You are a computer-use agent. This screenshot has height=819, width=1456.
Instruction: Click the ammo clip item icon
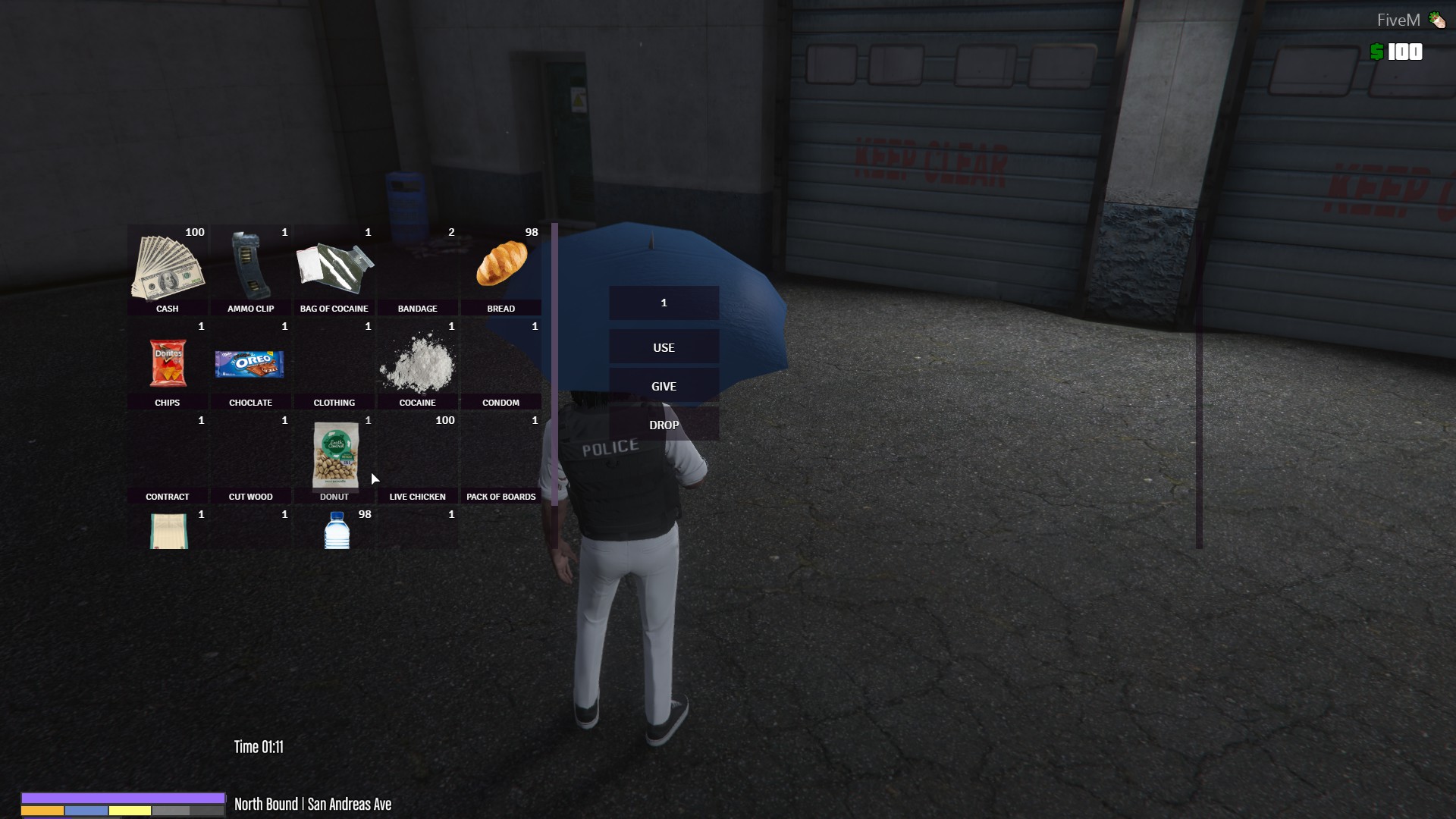point(251,265)
